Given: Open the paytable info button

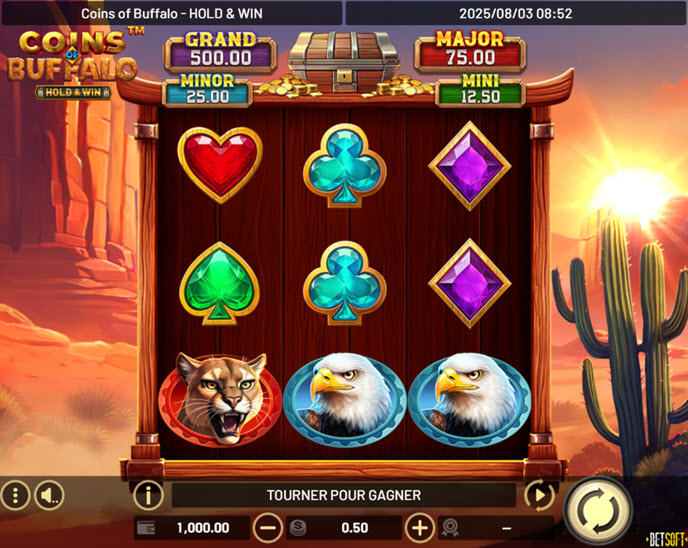Looking at the screenshot, I should [x=148, y=494].
